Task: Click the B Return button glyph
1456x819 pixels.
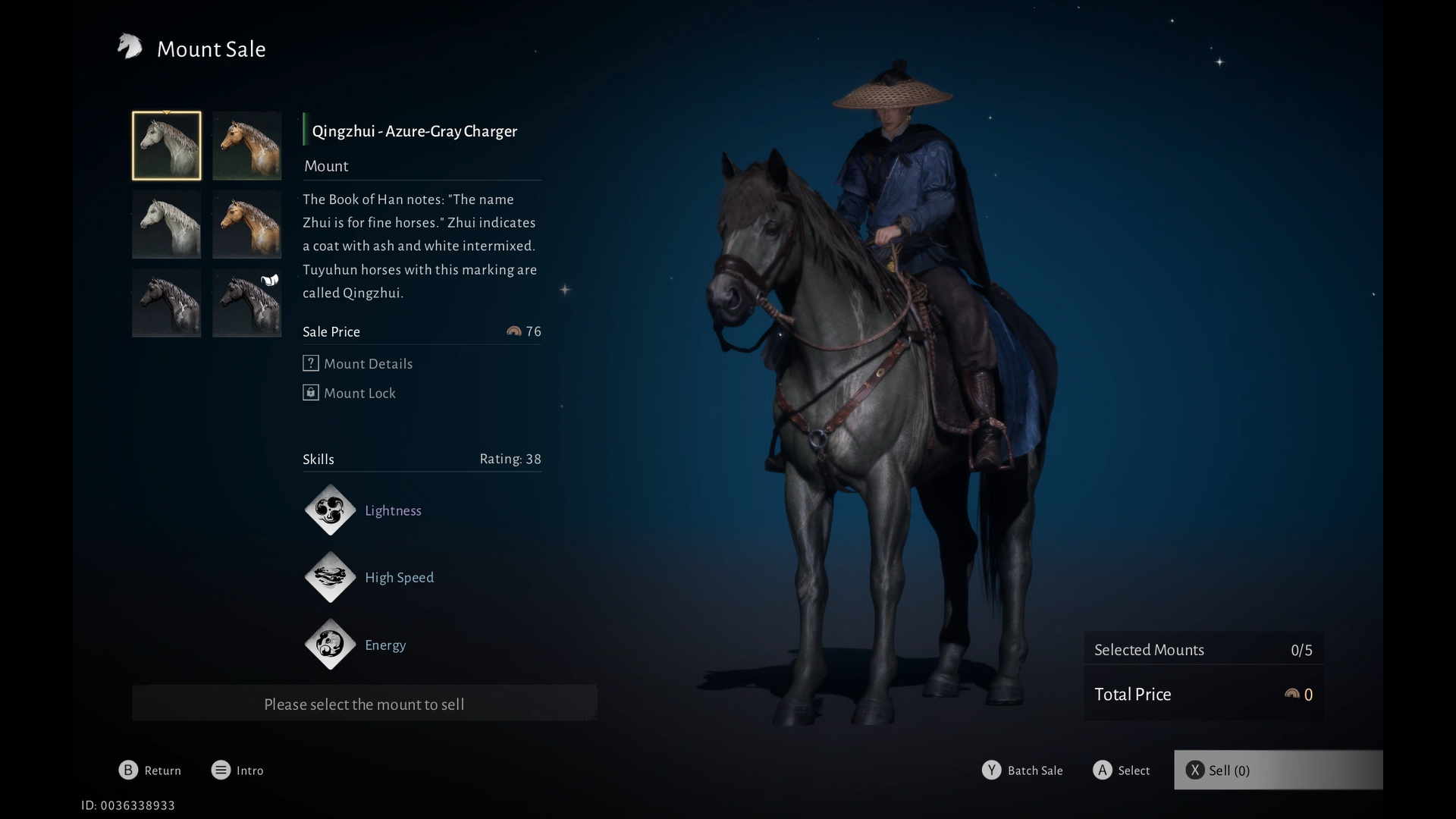Action: coord(127,770)
